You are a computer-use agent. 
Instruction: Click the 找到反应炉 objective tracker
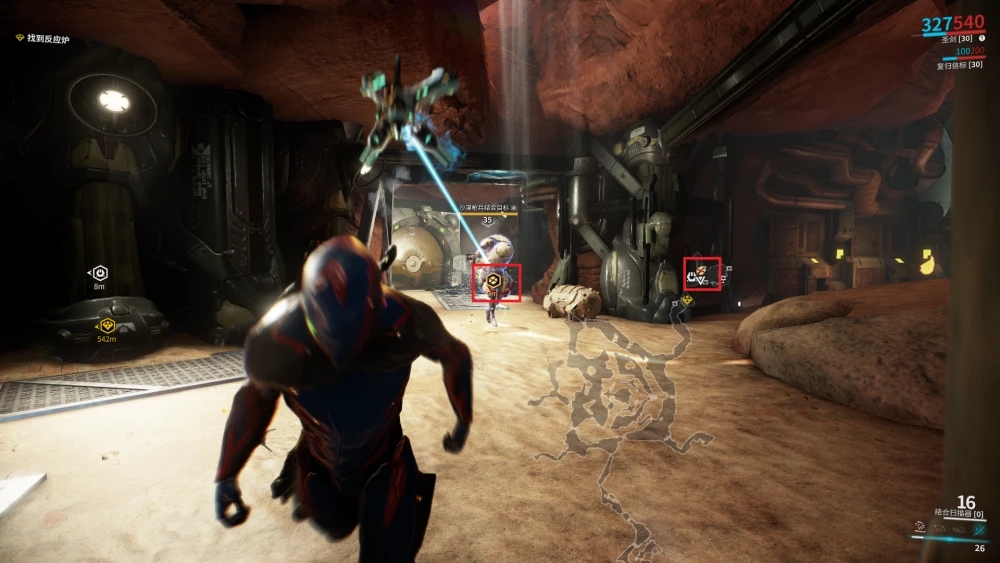(48, 39)
